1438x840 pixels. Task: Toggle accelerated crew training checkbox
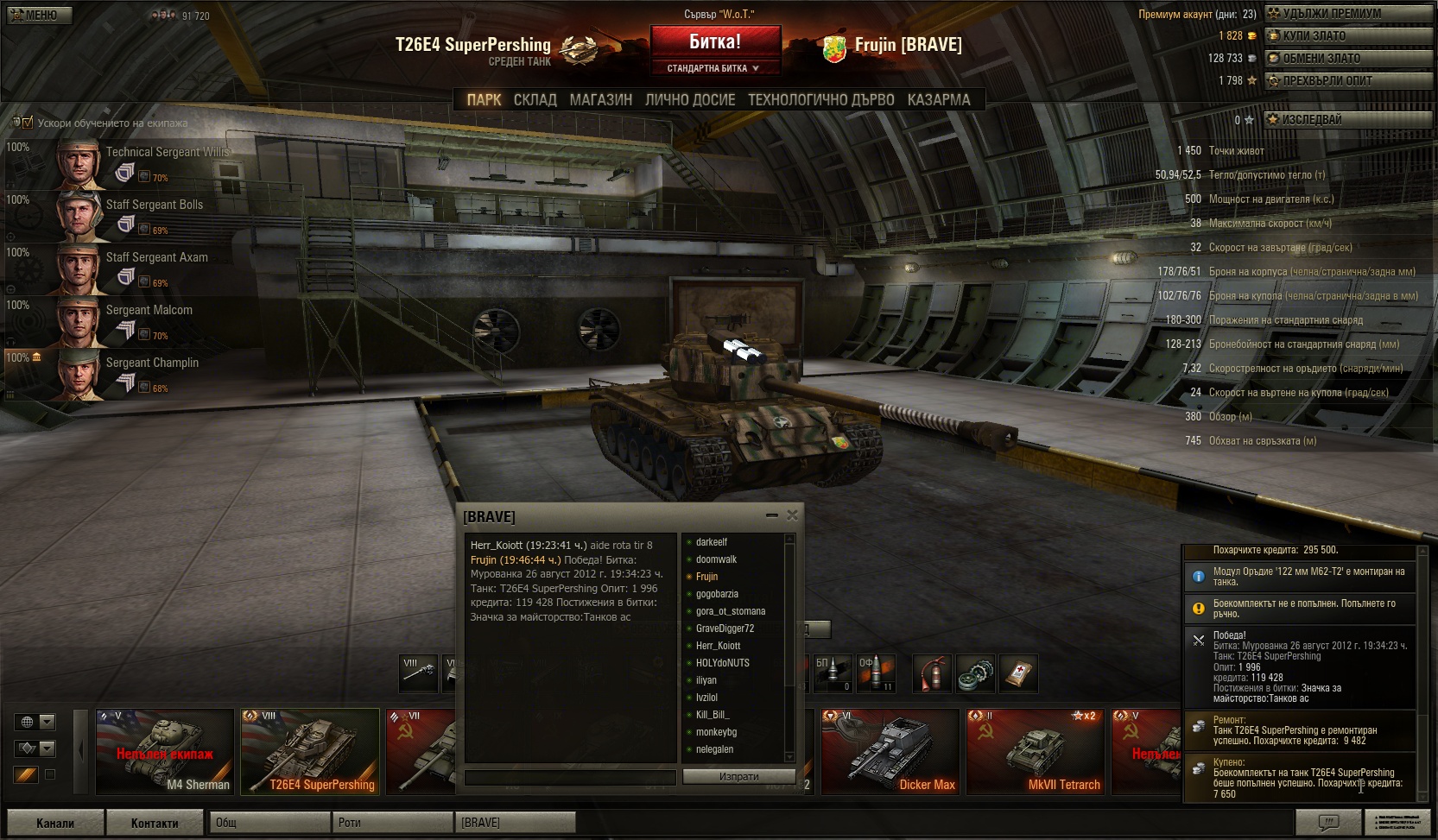pyautogui.click(x=28, y=123)
